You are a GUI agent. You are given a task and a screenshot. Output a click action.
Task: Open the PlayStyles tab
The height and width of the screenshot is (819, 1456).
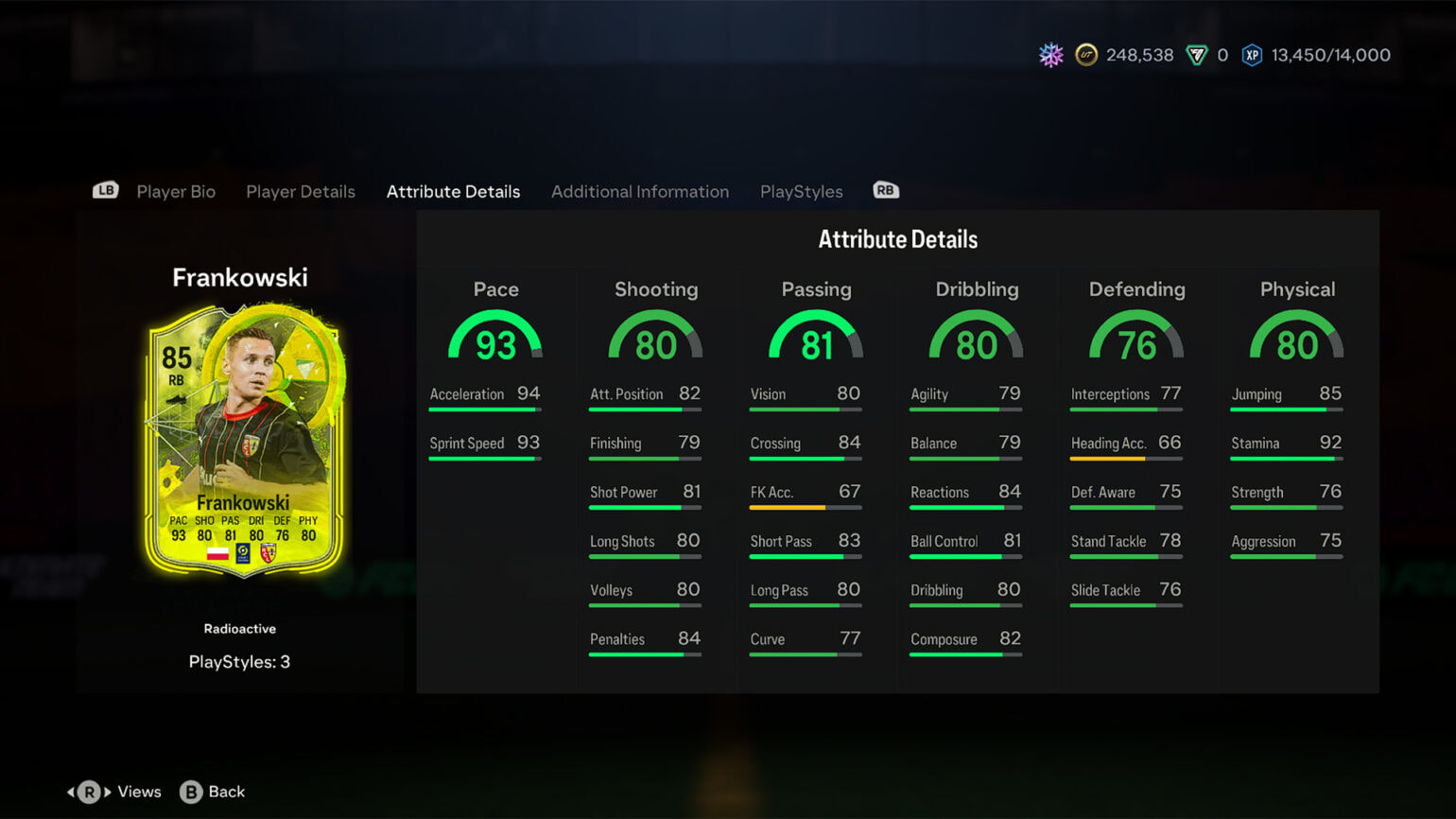click(801, 191)
